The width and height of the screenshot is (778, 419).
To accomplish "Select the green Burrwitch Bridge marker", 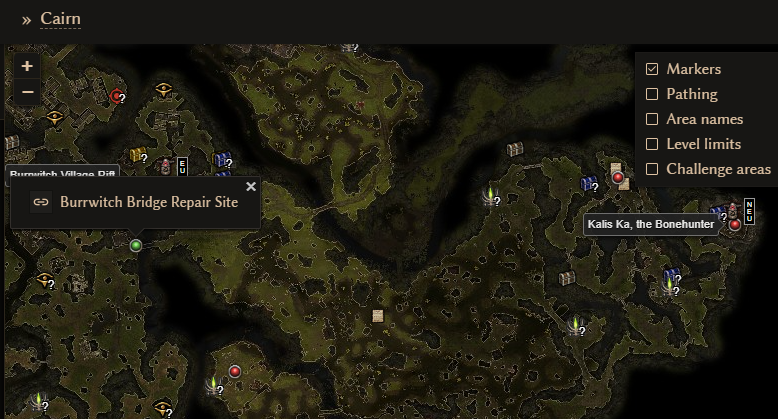I will pyautogui.click(x=136, y=245).
